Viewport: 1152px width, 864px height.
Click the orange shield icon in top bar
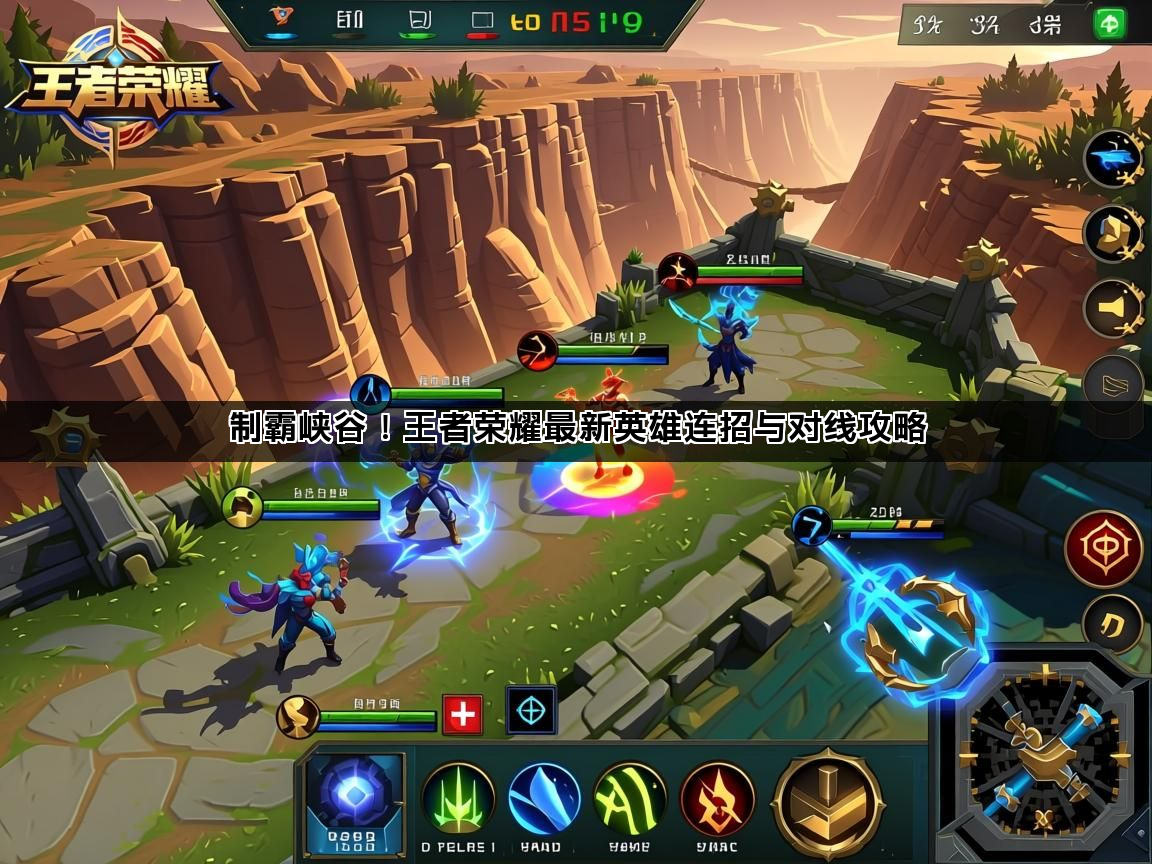tap(279, 19)
